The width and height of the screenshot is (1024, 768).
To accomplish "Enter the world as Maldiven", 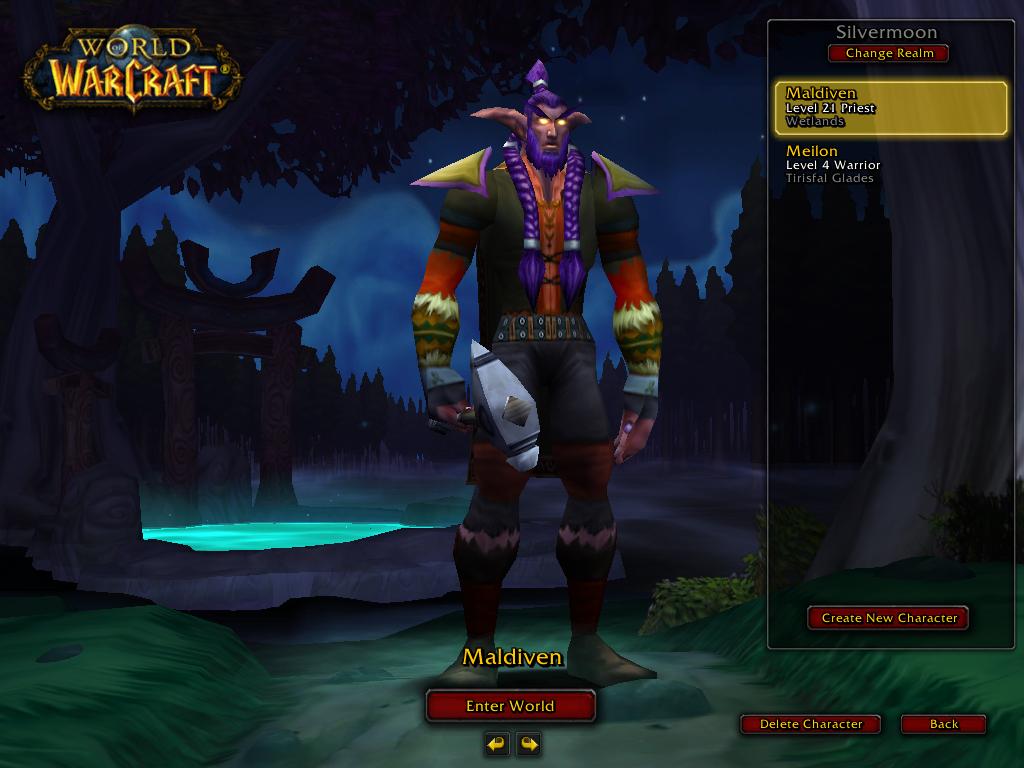I will click(x=510, y=706).
